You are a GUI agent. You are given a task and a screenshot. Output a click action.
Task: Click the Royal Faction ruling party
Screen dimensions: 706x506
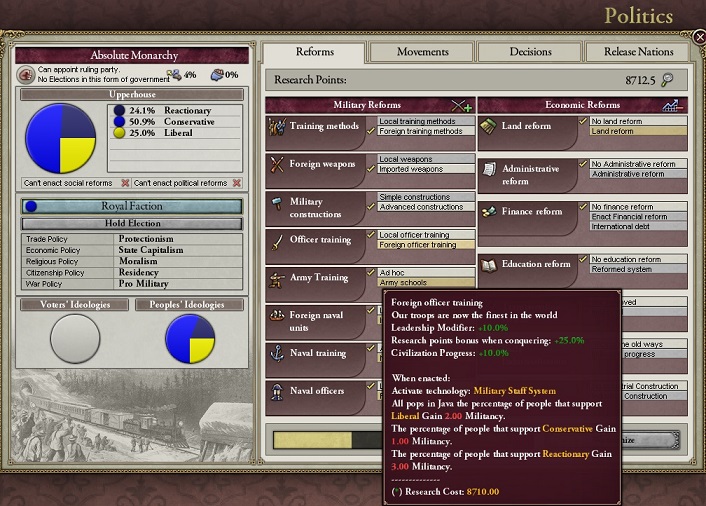click(x=131, y=206)
